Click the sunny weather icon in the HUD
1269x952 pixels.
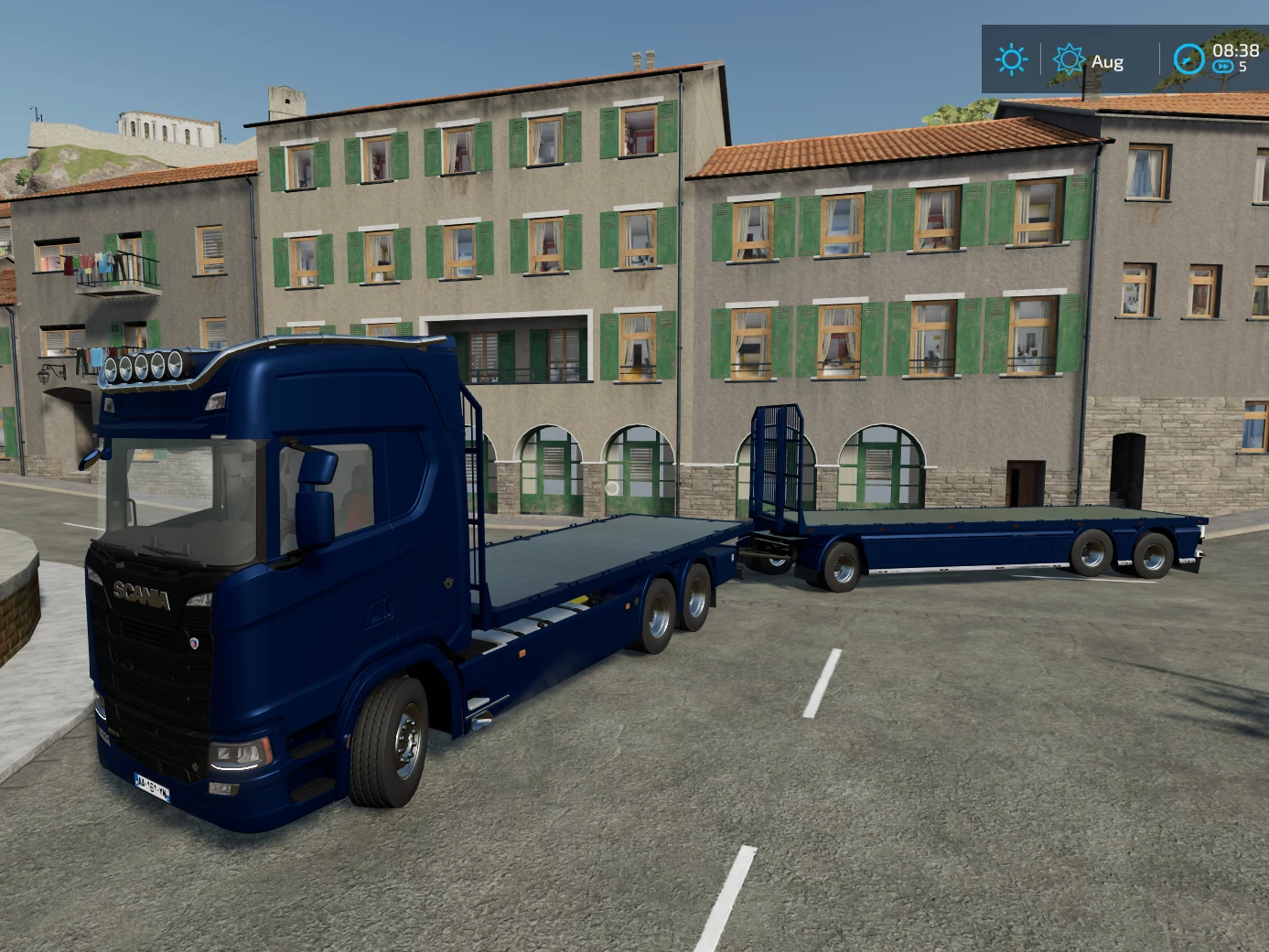pyautogui.click(x=1010, y=60)
